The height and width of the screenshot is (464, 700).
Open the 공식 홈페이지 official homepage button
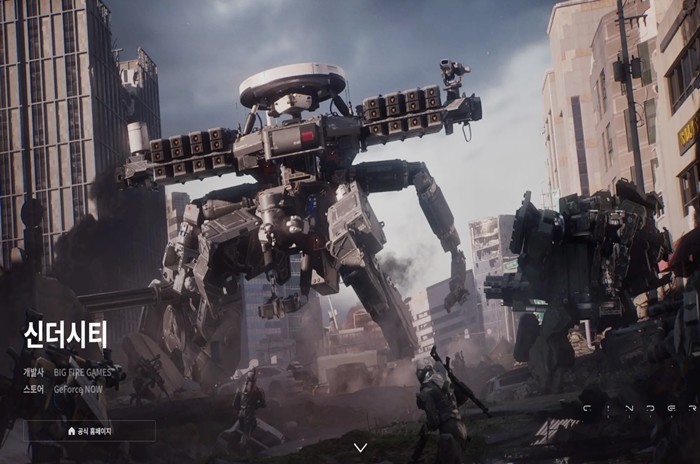pyautogui.click(x=89, y=431)
